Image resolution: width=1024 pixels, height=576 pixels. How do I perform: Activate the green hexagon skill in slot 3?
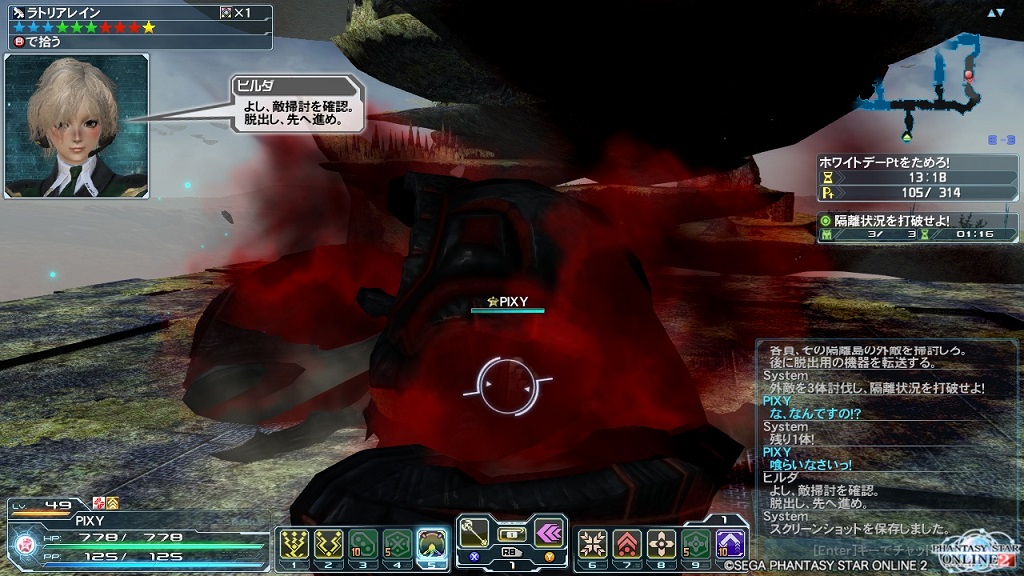363,542
